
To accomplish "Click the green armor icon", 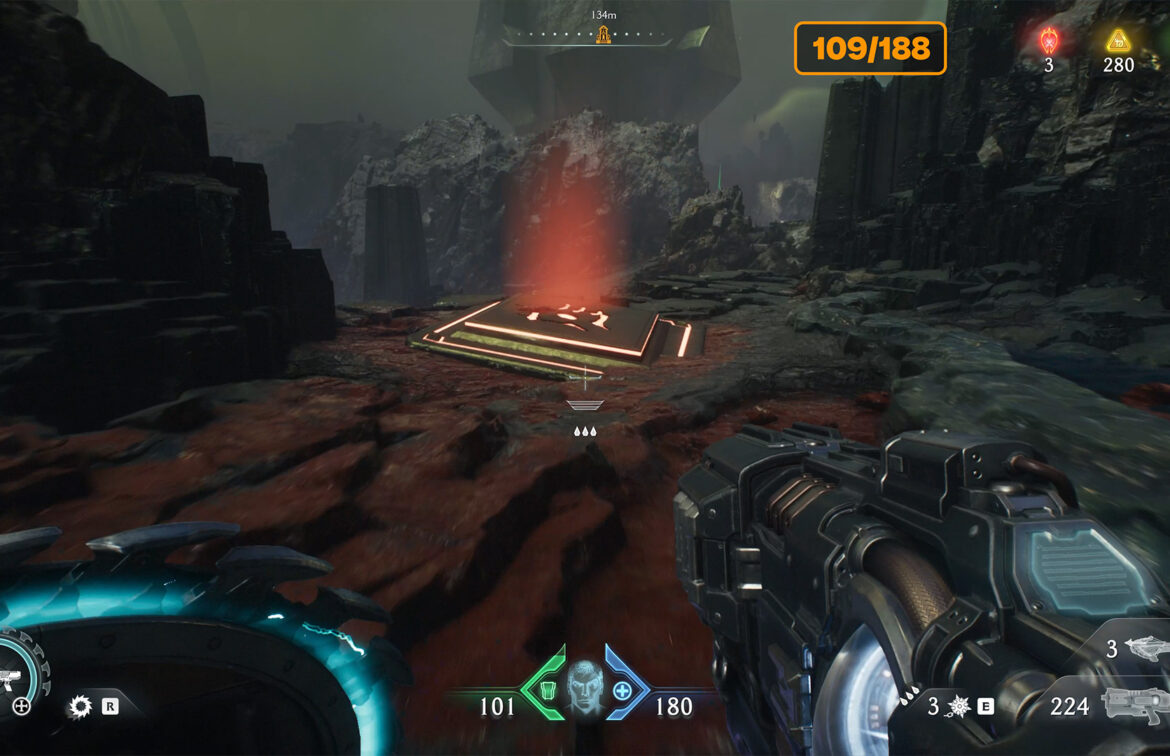I will pyautogui.click(x=548, y=690).
